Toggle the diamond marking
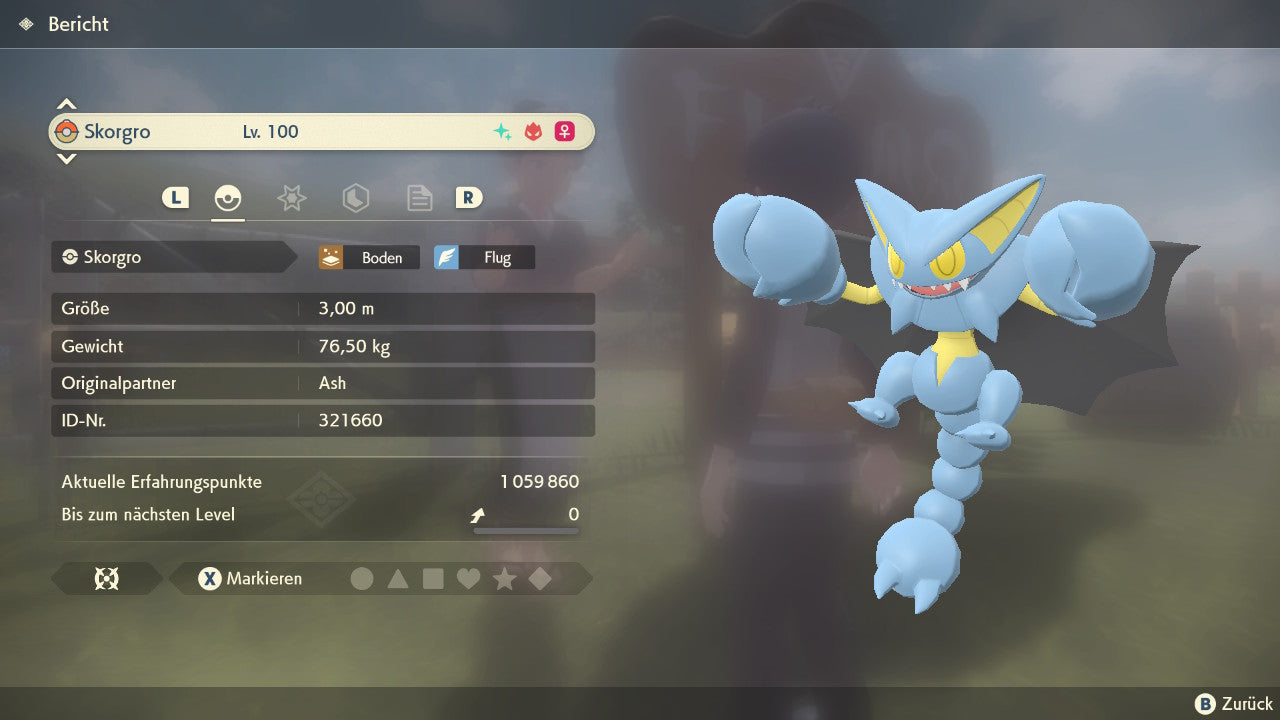The width and height of the screenshot is (1280, 720). pyautogui.click(x=540, y=579)
